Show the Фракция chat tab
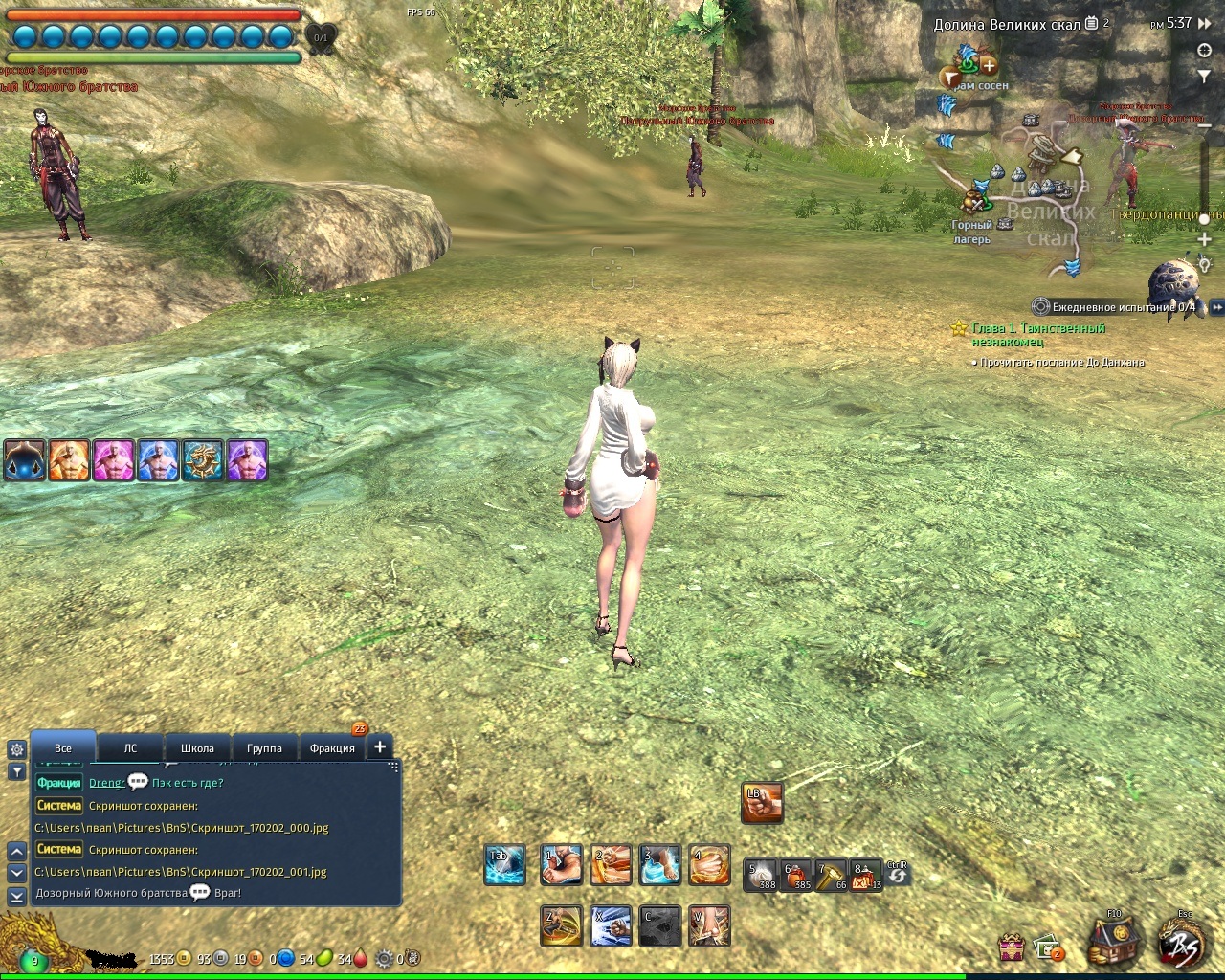 (332, 748)
